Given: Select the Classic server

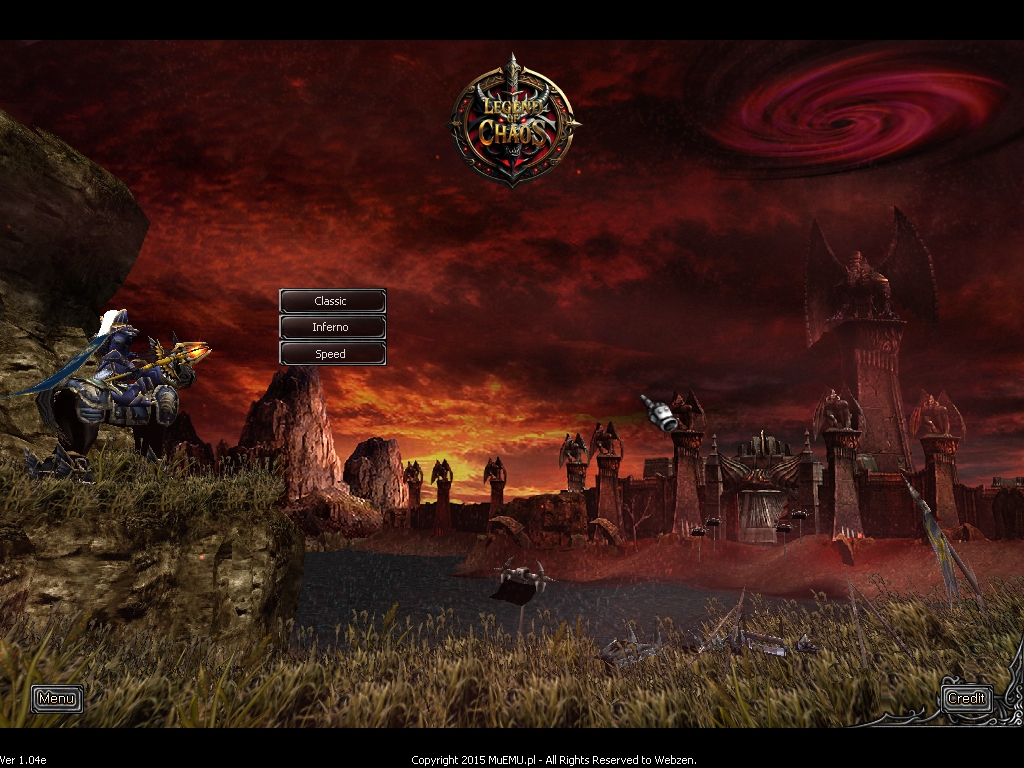Looking at the screenshot, I should (332, 301).
